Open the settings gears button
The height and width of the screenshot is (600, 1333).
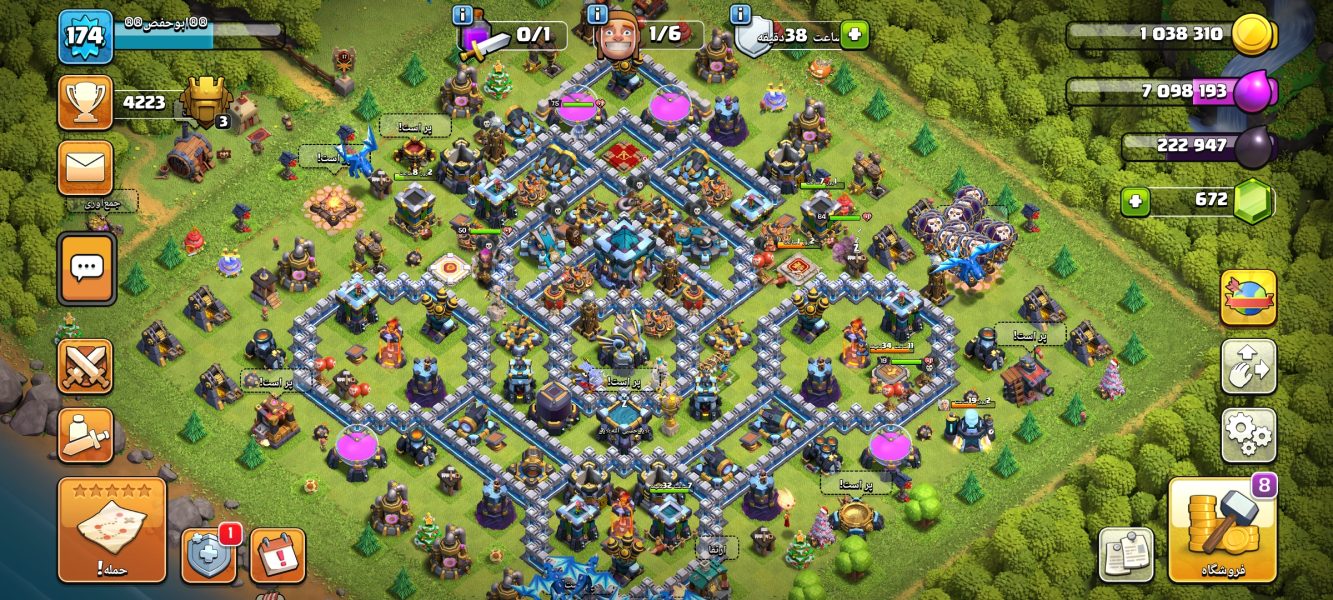pyautogui.click(x=1248, y=435)
